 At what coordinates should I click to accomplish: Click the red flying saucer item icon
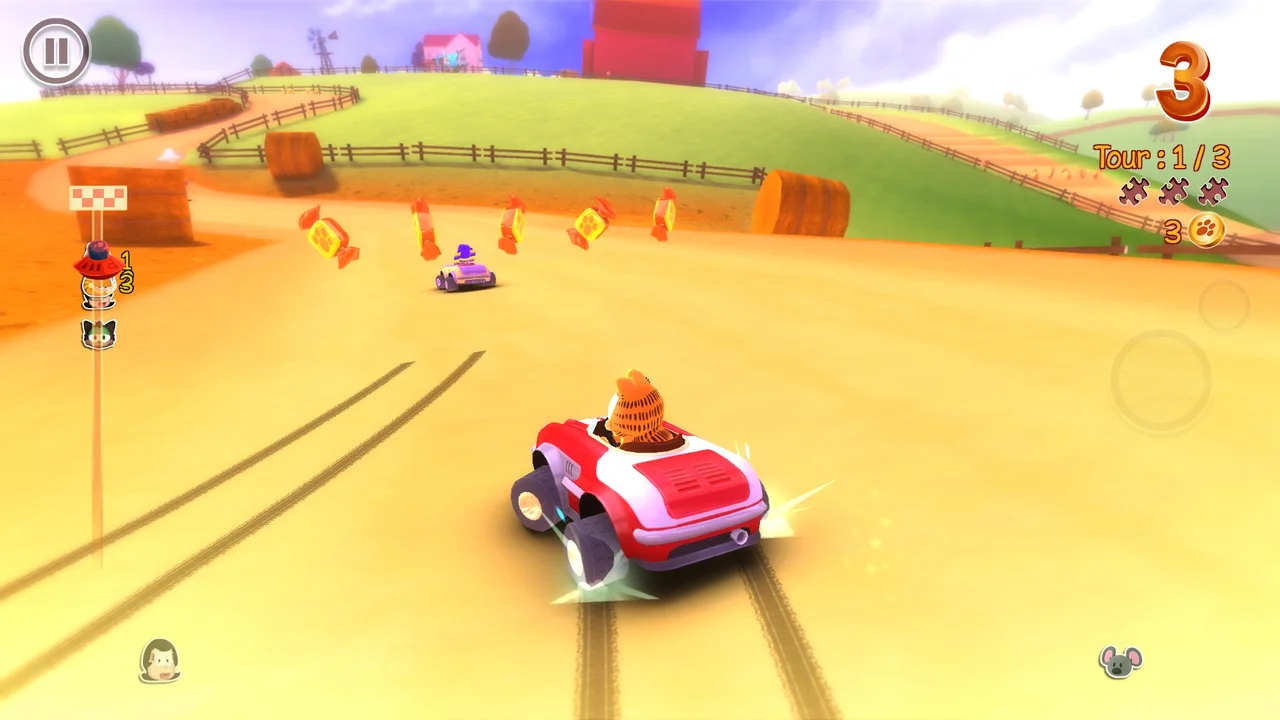tap(96, 262)
